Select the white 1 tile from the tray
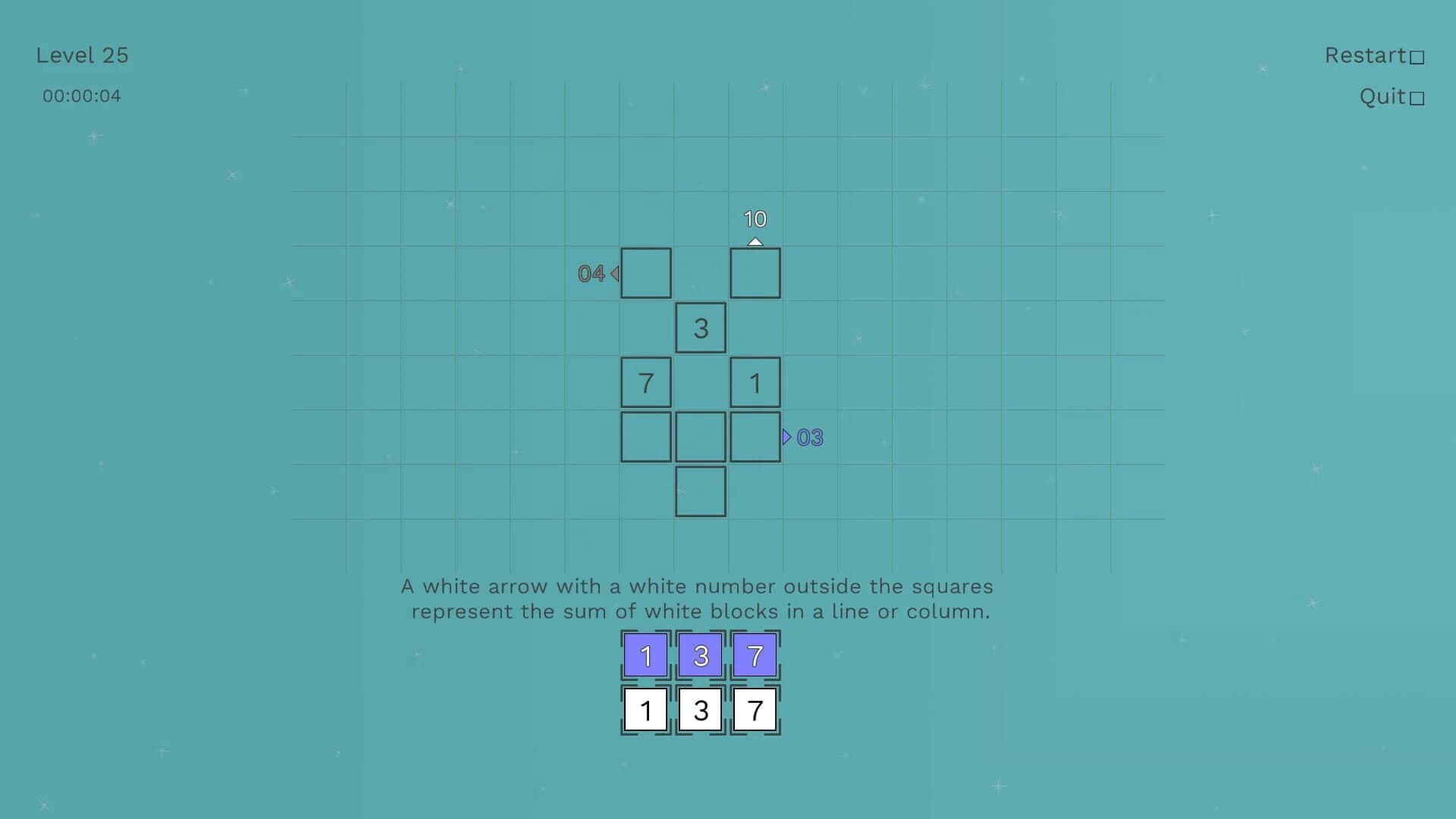Viewport: 1456px width, 819px height. [x=645, y=709]
